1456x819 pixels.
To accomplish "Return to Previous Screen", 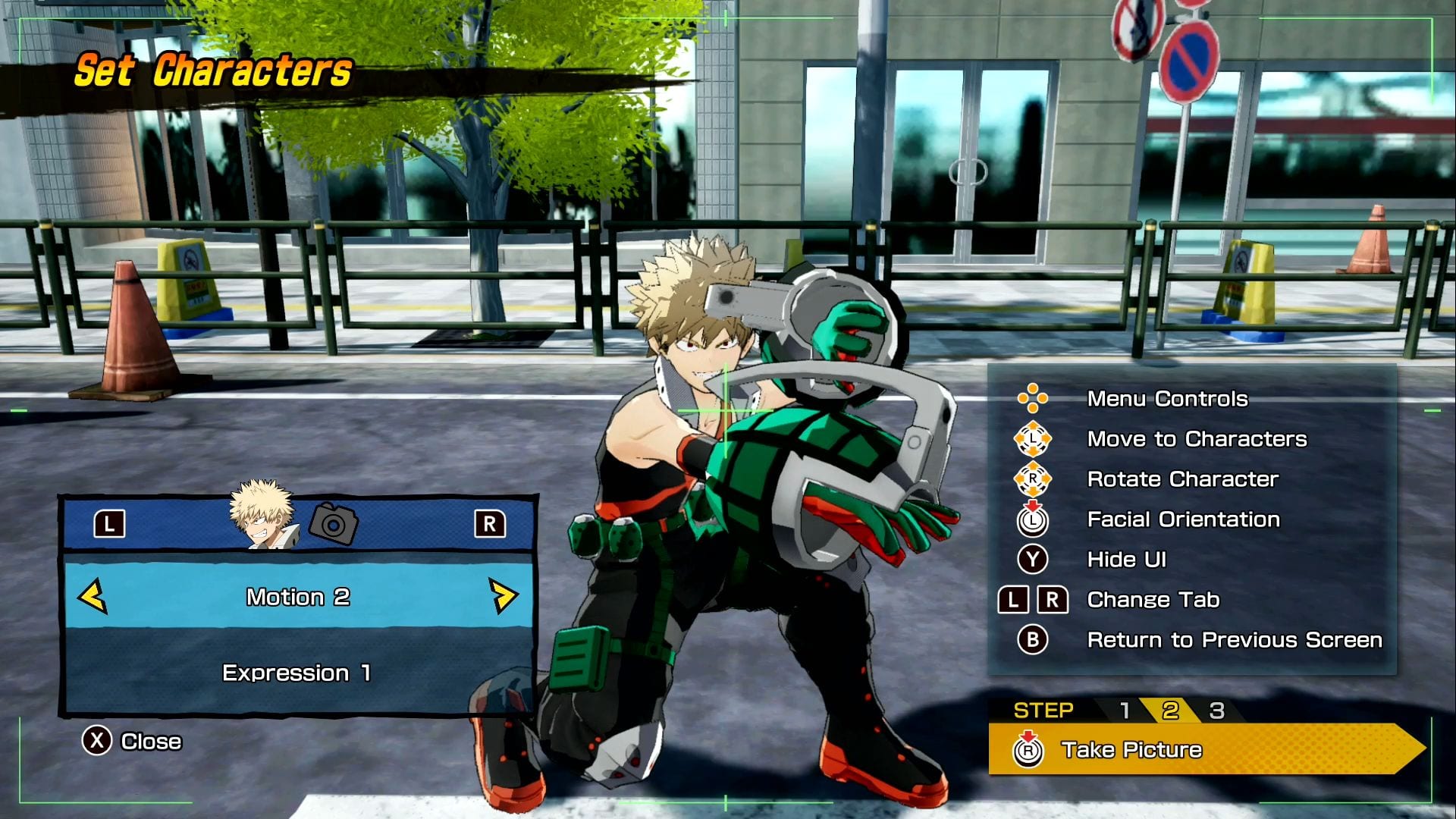I will (x=1234, y=640).
